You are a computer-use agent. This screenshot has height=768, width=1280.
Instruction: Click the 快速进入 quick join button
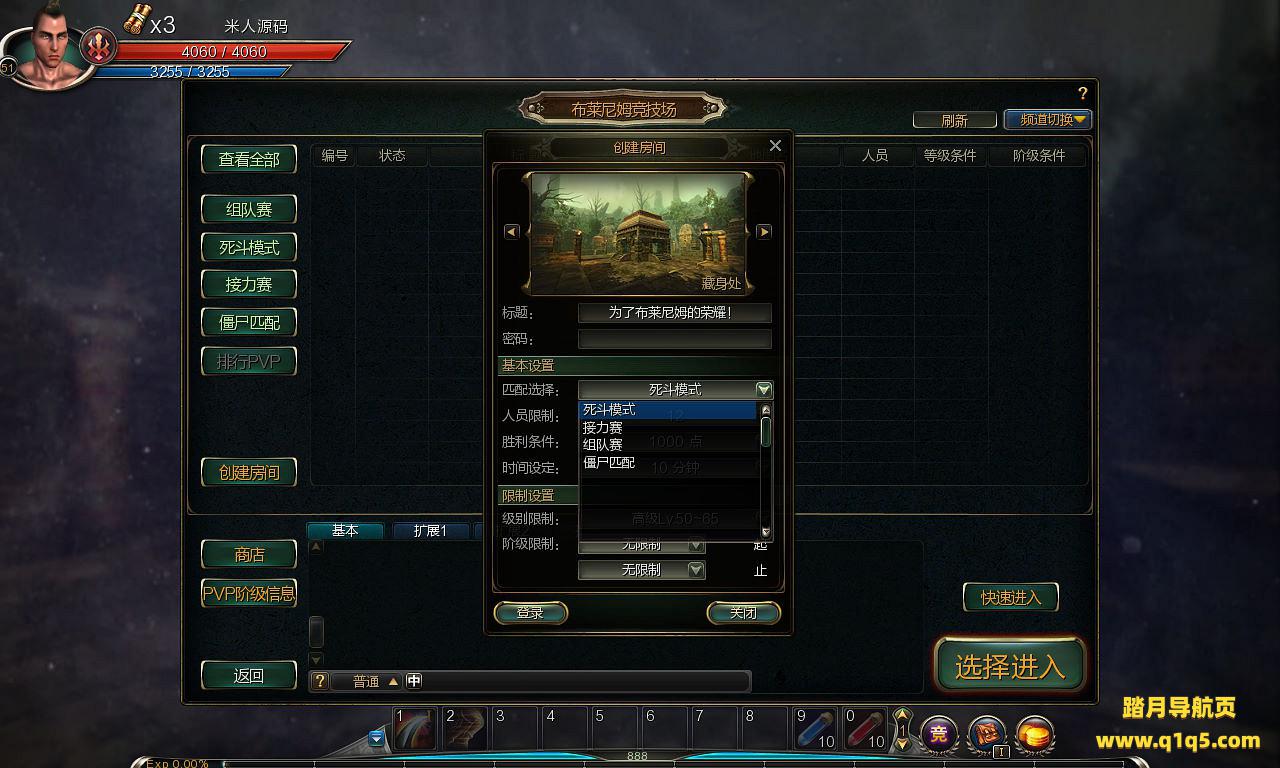1010,597
